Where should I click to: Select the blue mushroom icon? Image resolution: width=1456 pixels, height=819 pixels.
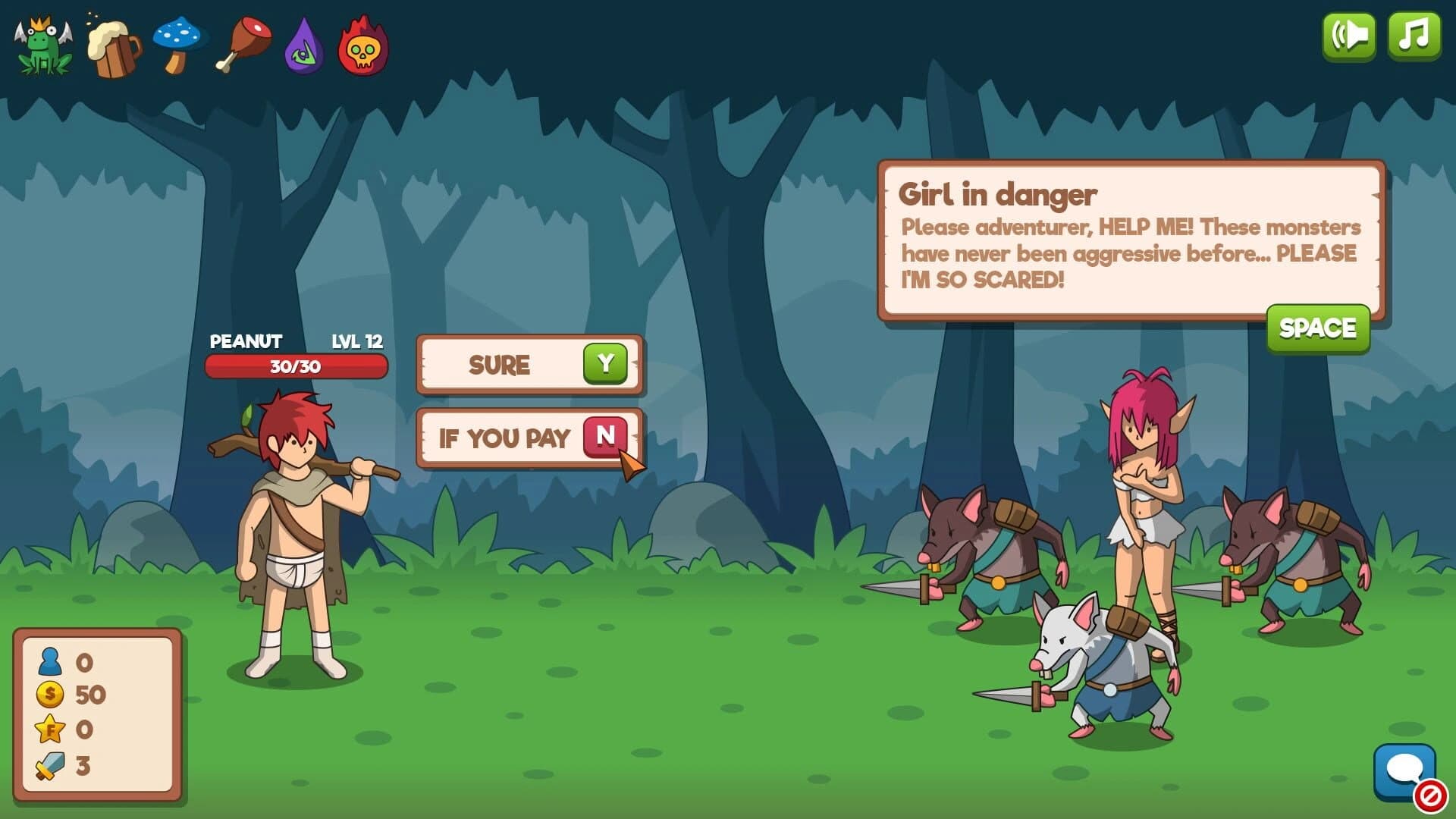(178, 45)
